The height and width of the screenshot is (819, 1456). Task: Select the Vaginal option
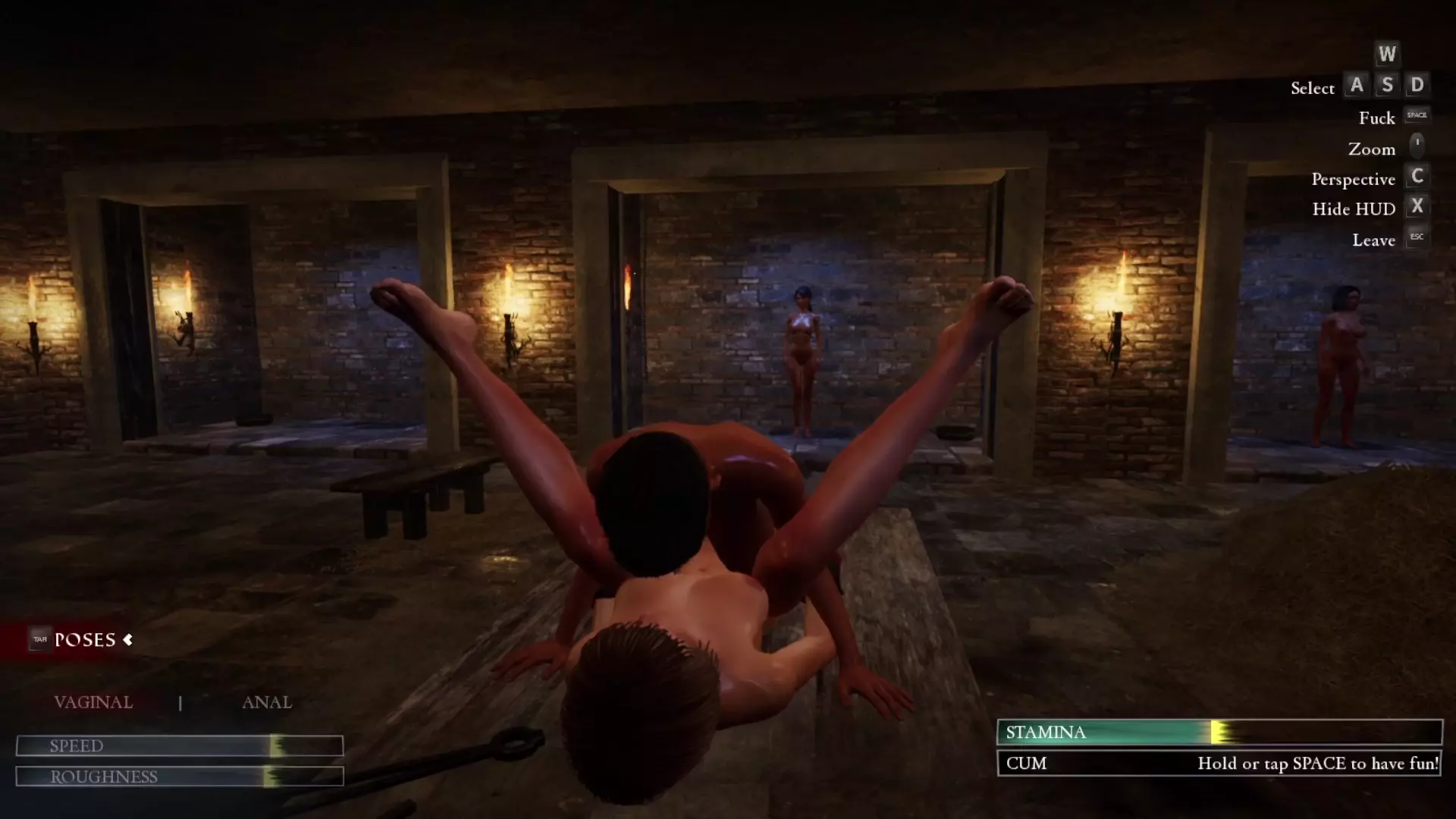(93, 702)
